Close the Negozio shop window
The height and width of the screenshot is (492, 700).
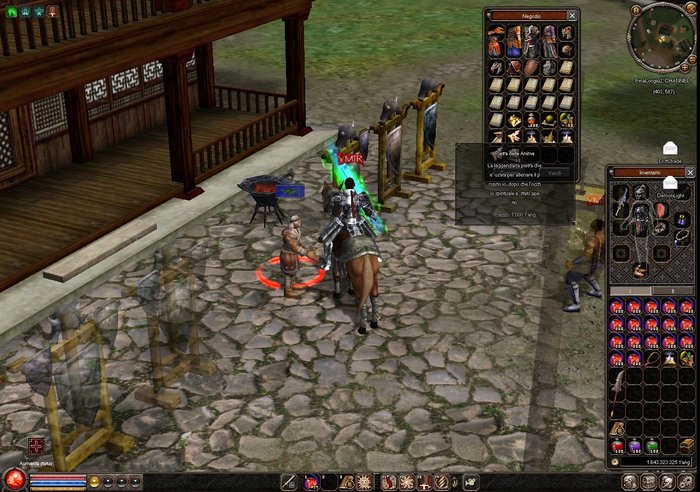pos(571,16)
